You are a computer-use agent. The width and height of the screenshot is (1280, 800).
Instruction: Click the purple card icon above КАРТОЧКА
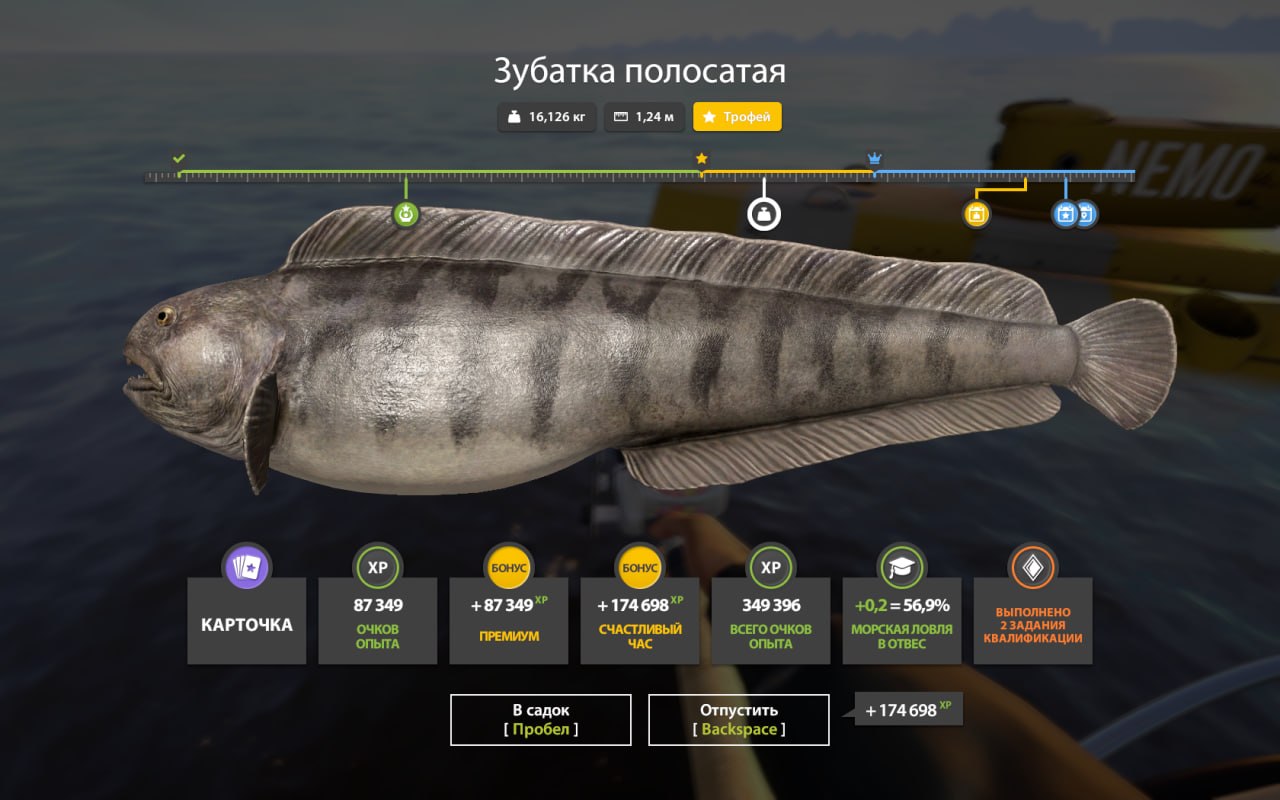point(246,568)
